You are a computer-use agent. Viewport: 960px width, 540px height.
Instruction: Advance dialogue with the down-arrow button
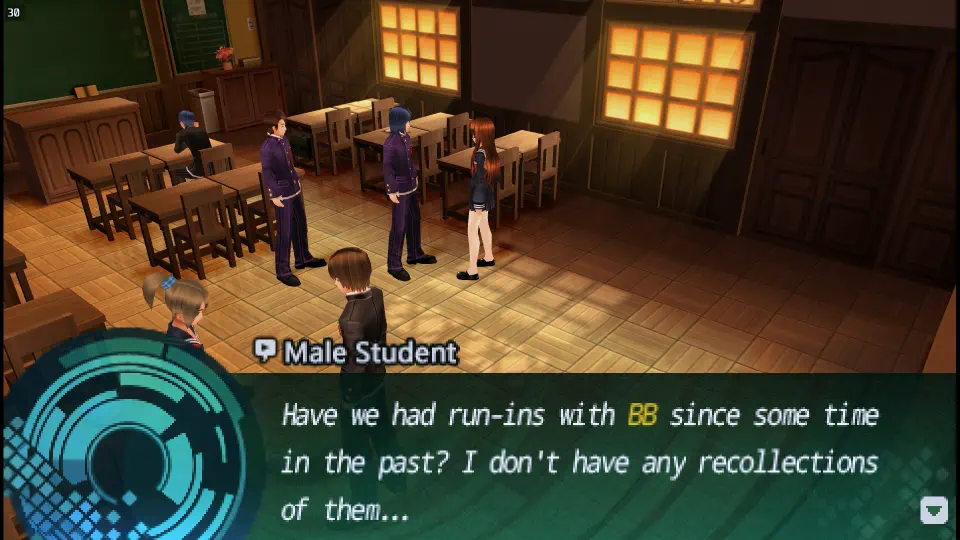(x=933, y=510)
